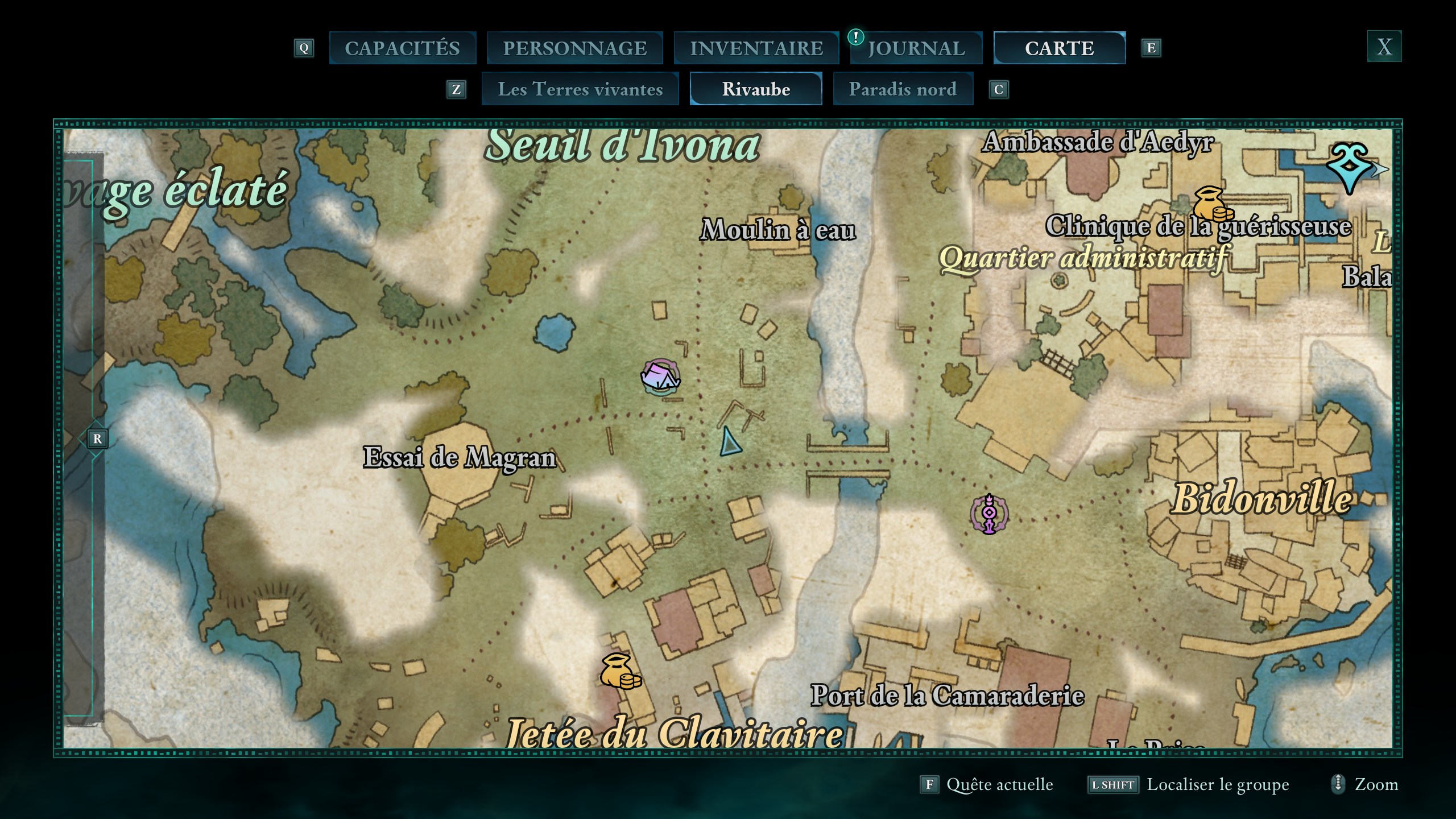The width and height of the screenshot is (1456, 819).
Task: Select the Carte tab
Action: pos(1059,48)
